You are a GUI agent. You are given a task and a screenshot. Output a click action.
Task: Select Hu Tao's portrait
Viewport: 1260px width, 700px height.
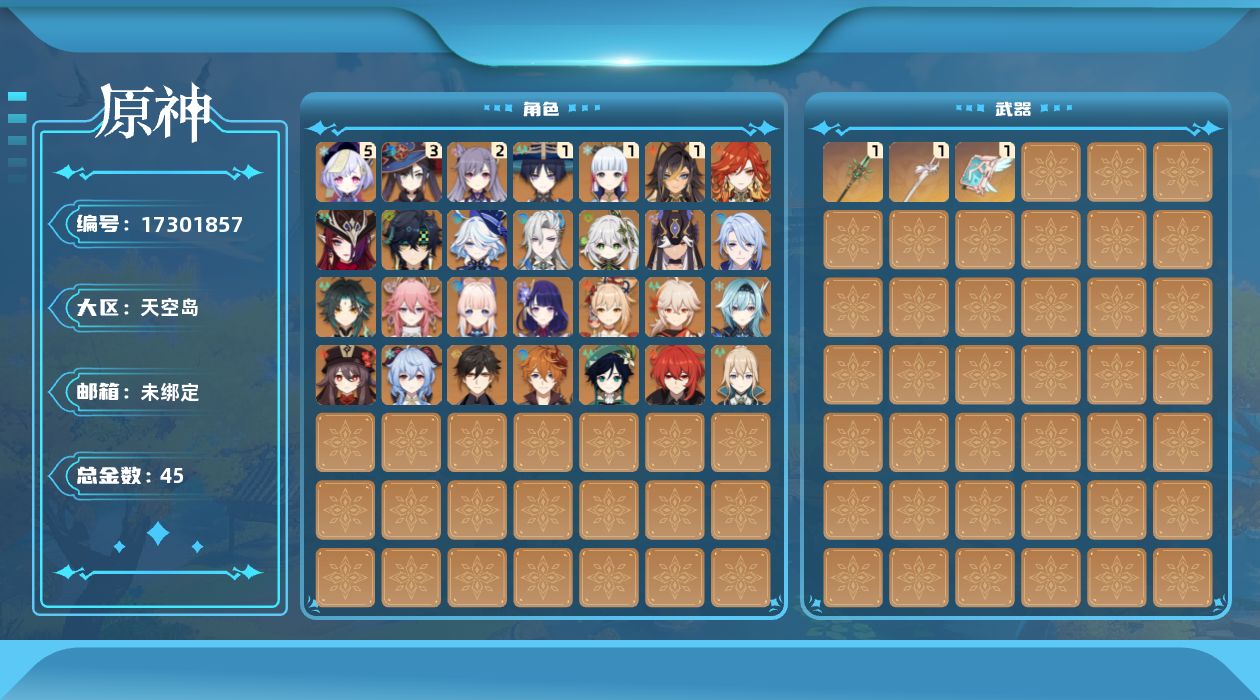pos(346,375)
